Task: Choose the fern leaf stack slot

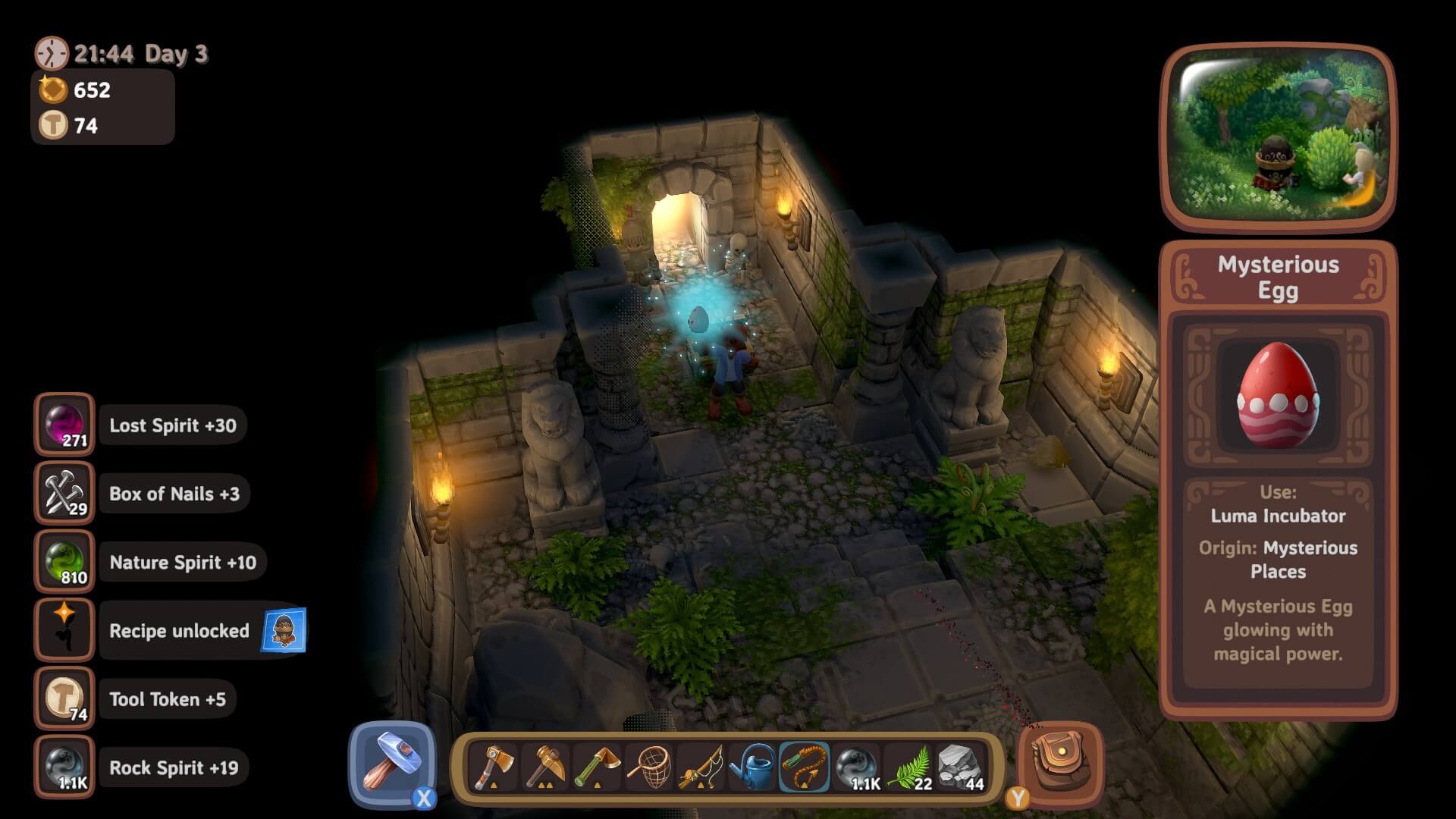Action: point(908,767)
